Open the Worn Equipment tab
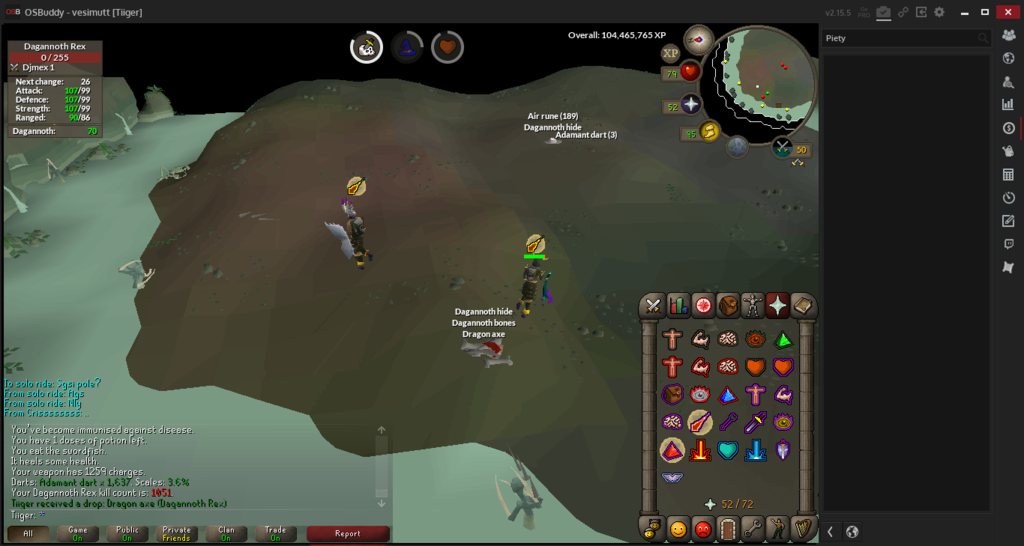This screenshot has width=1024, height=546. coord(752,305)
